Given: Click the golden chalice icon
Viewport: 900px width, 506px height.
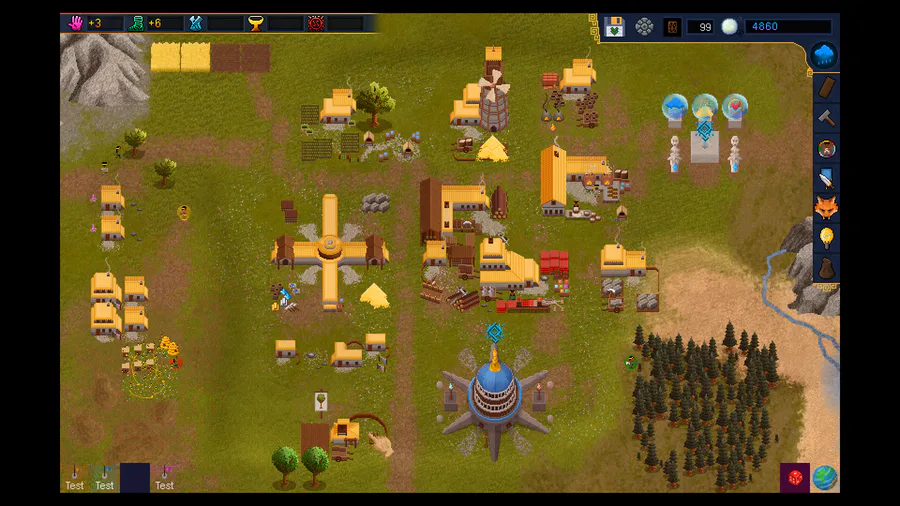Looking at the screenshot, I should click(x=255, y=23).
